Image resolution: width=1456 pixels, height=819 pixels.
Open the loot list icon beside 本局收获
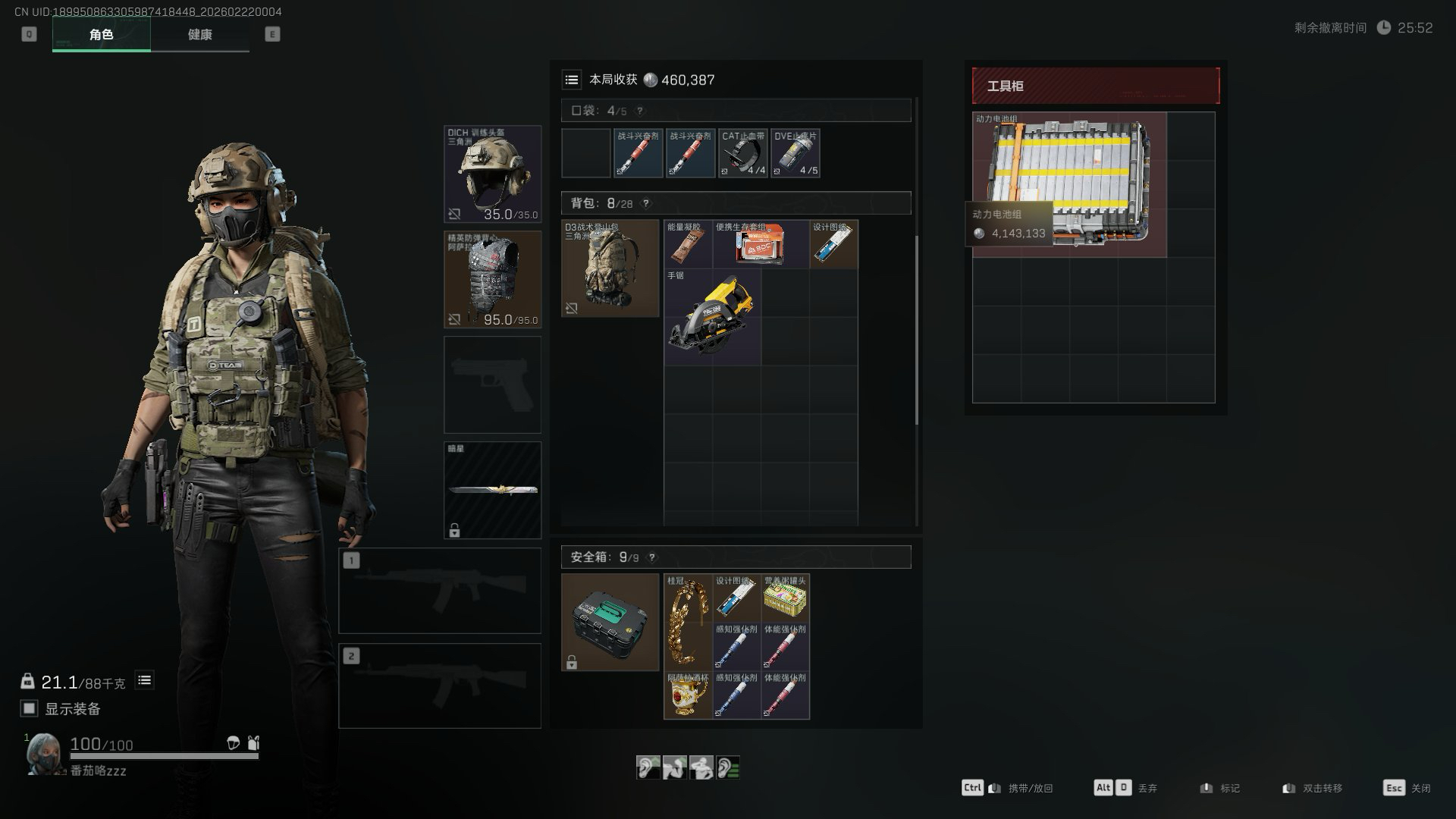pyautogui.click(x=572, y=80)
